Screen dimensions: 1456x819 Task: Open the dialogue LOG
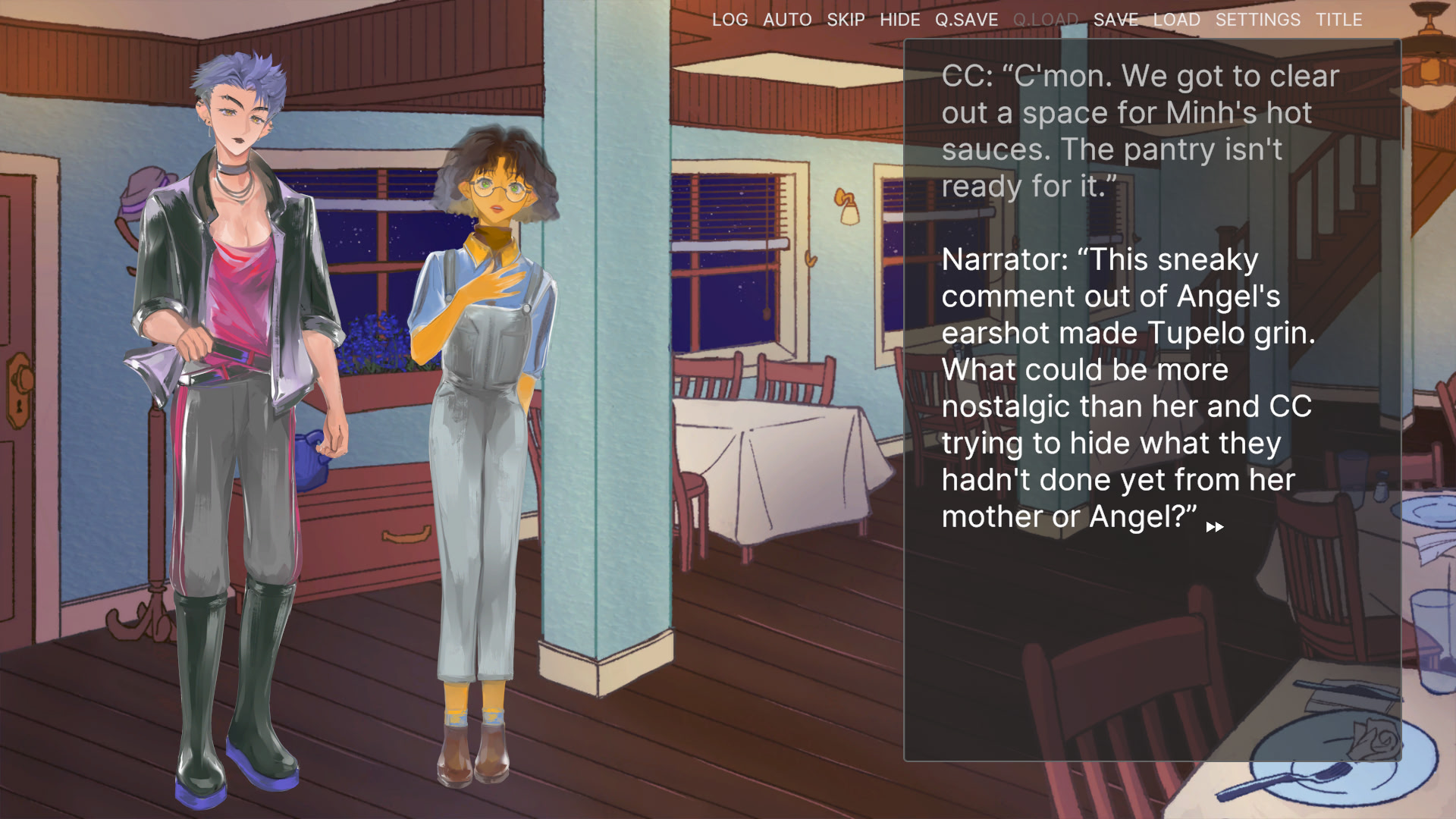tap(730, 20)
